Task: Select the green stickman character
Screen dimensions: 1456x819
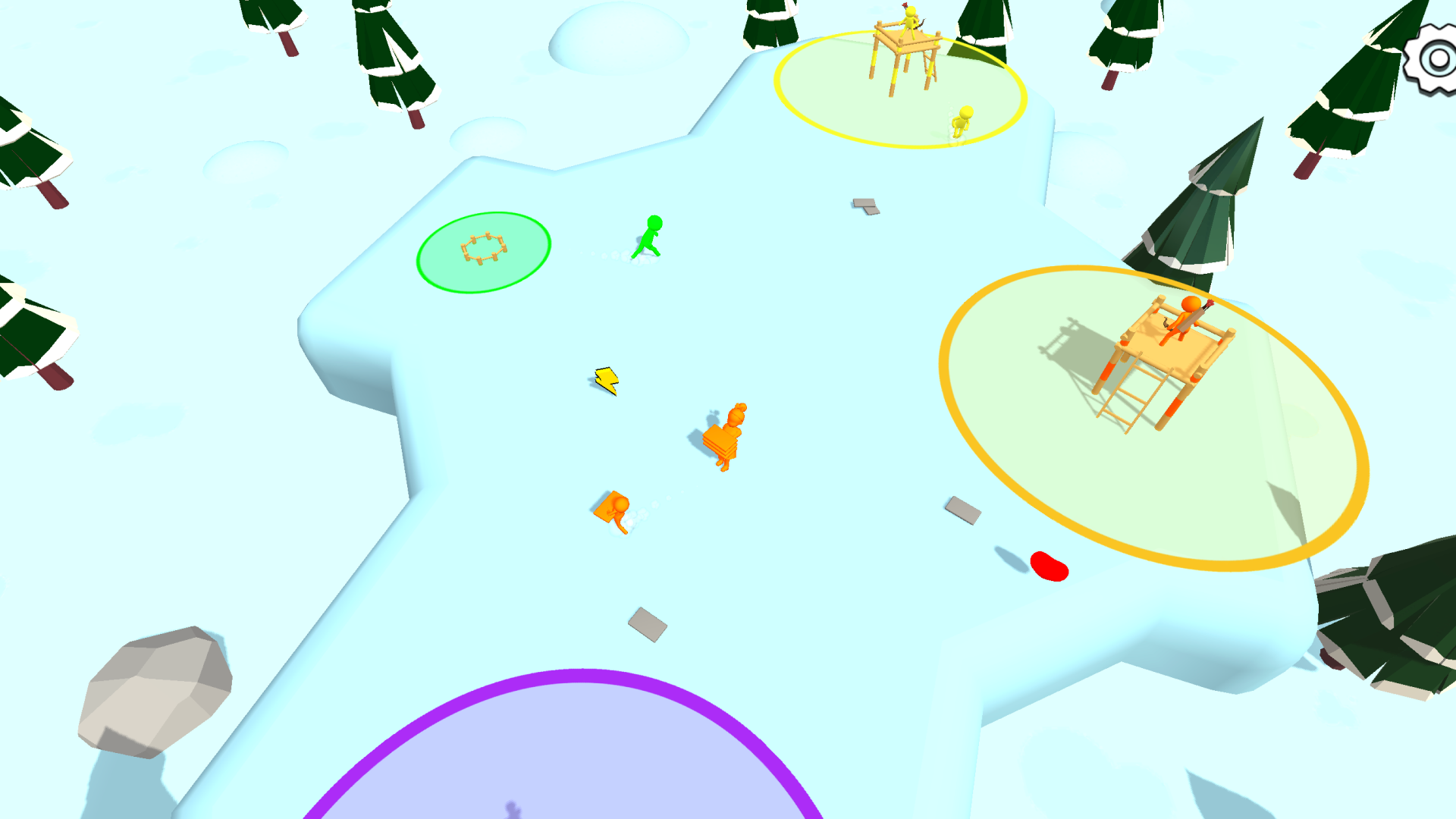Action: [649, 237]
